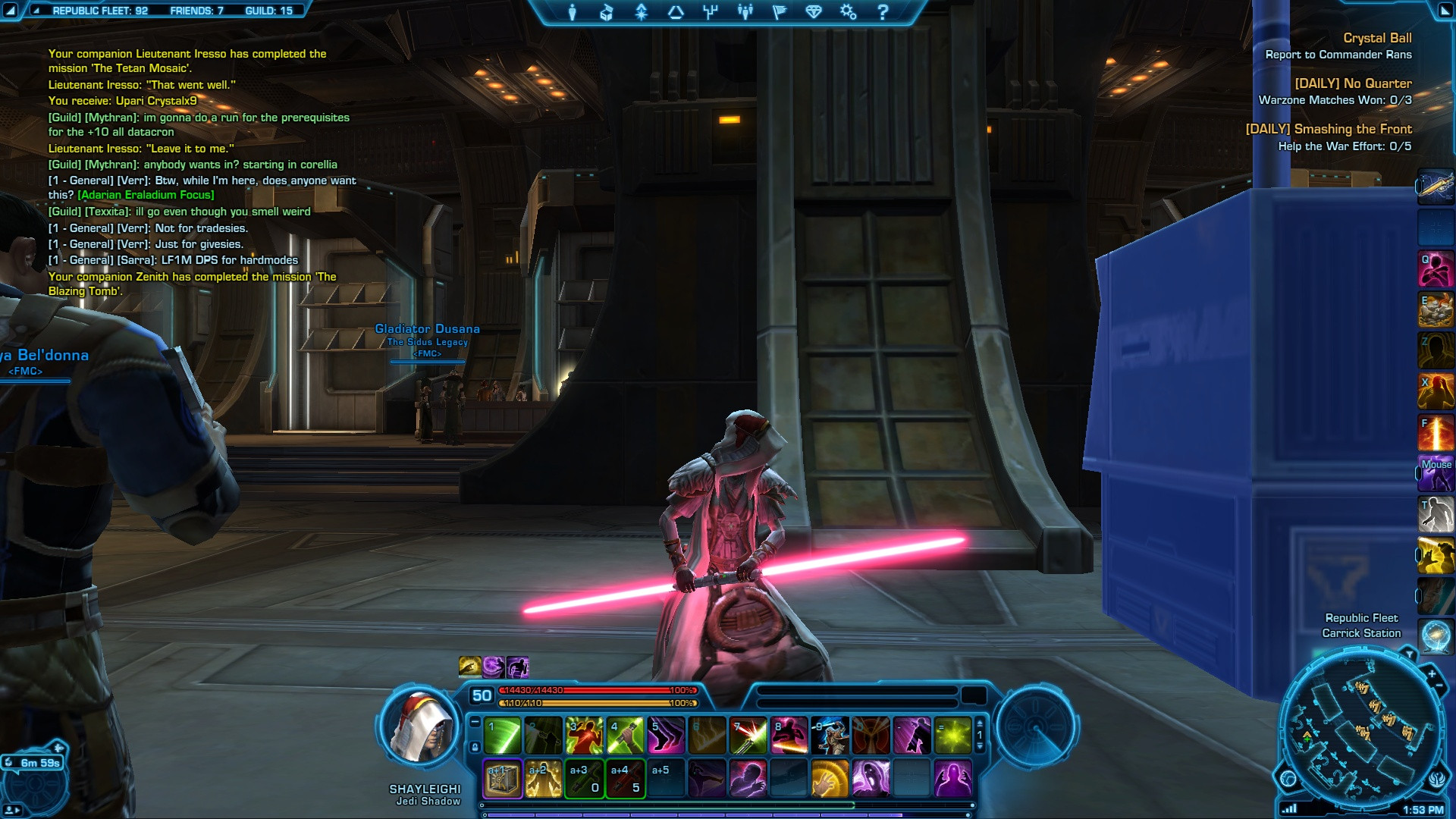Open the character sheet icon in top menu

point(573,12)
